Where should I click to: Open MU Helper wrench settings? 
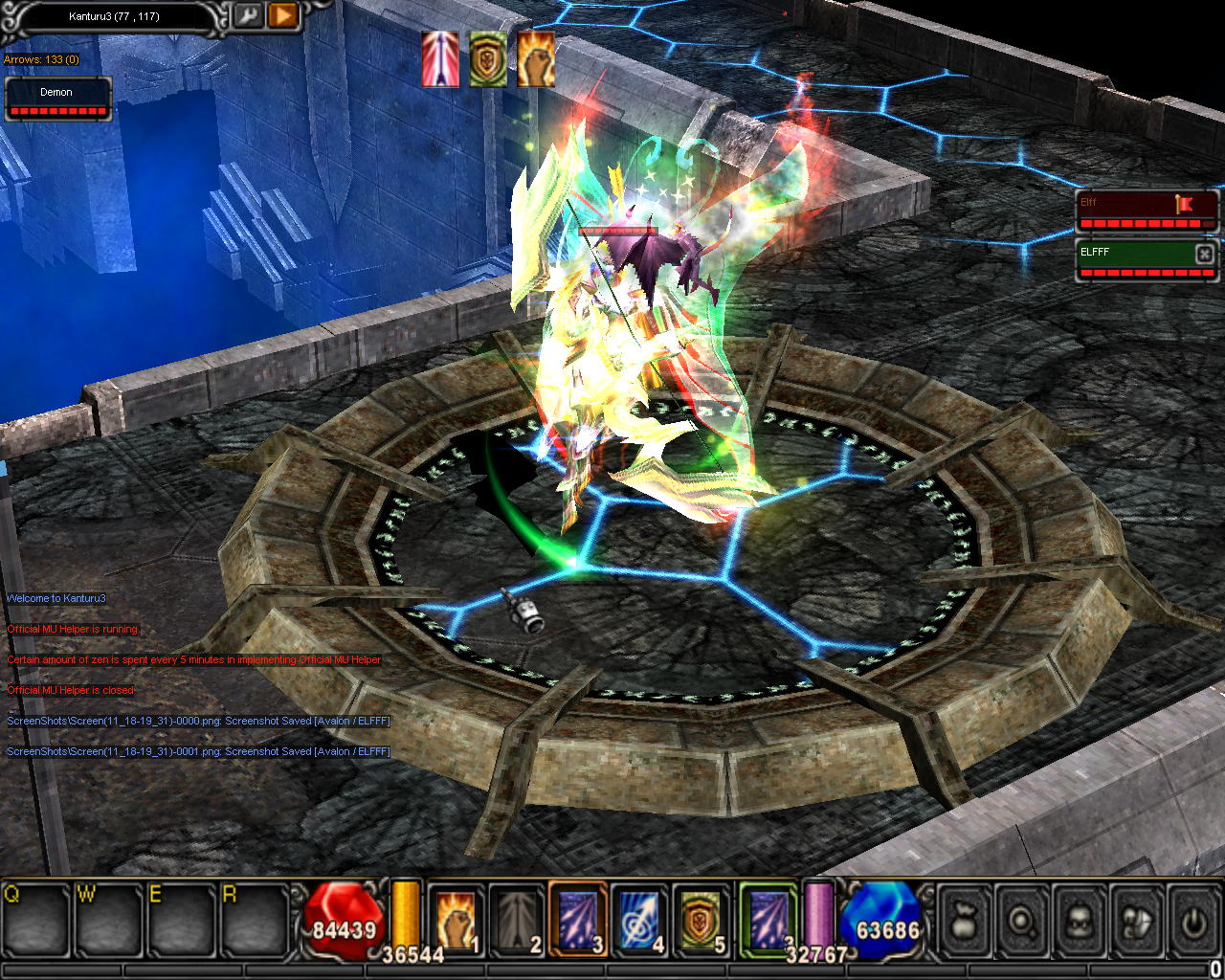248,15
